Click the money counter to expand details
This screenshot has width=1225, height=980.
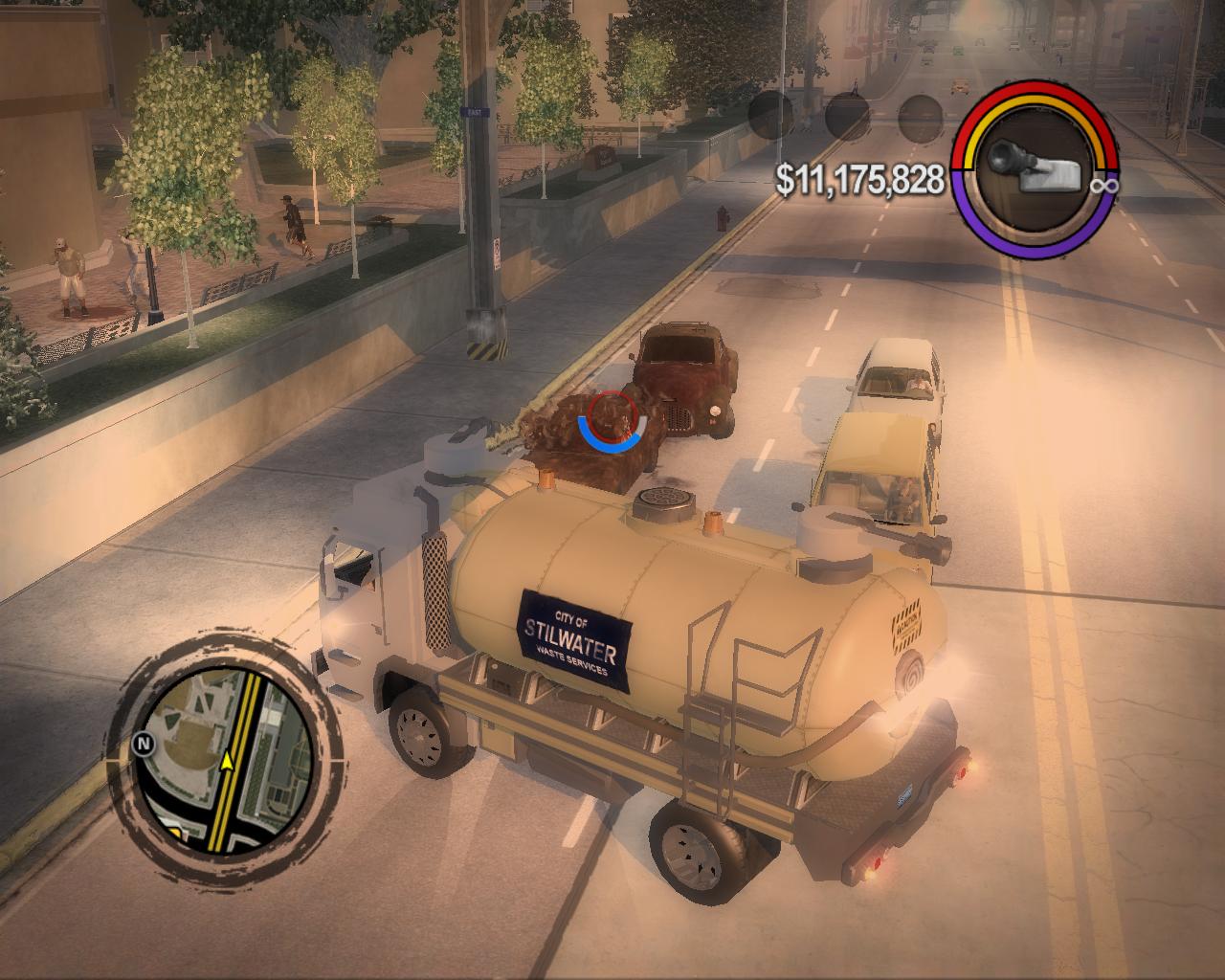coord(859,176)
